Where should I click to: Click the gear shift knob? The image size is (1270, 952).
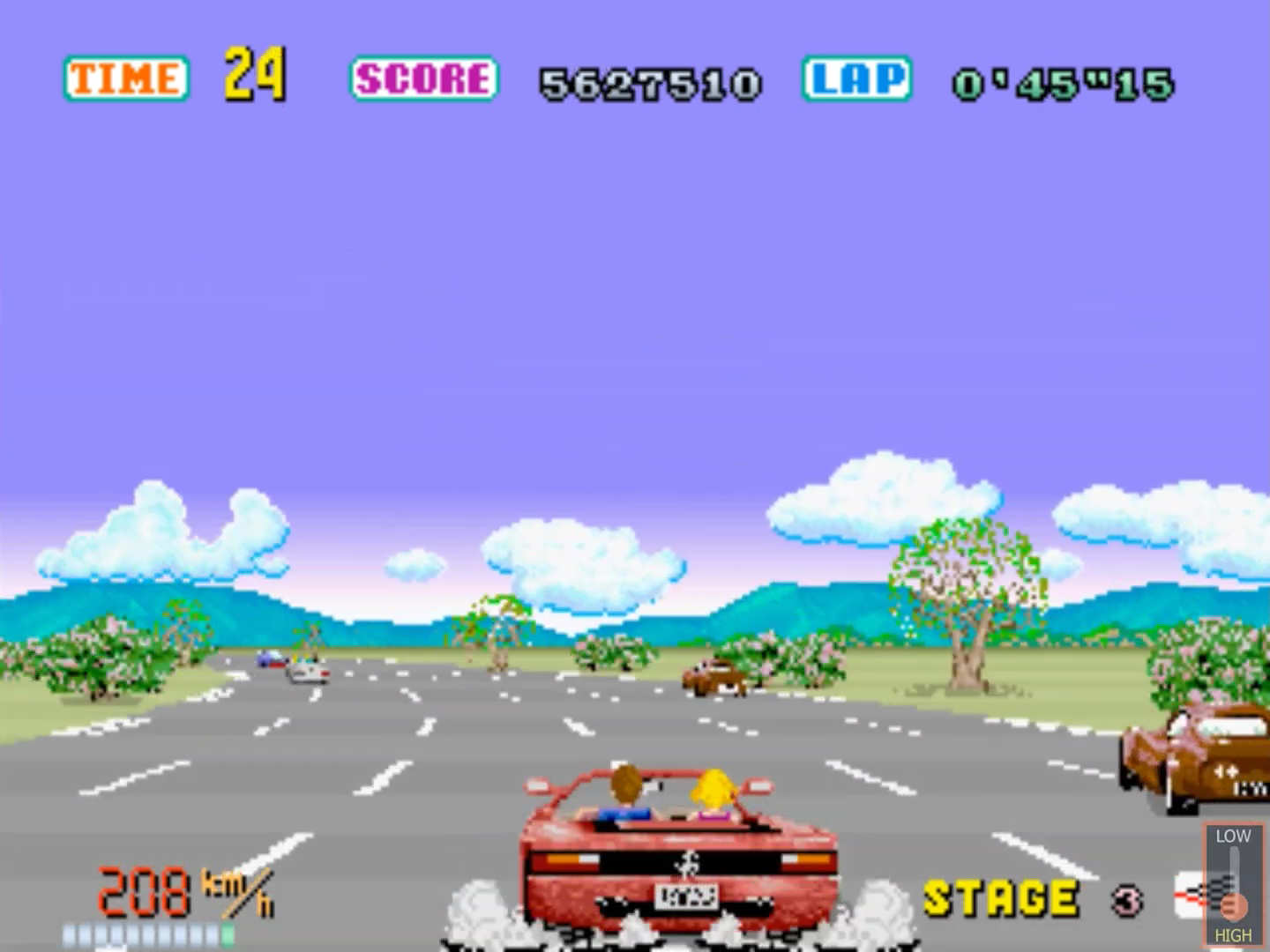click(x=1234, y=905)
